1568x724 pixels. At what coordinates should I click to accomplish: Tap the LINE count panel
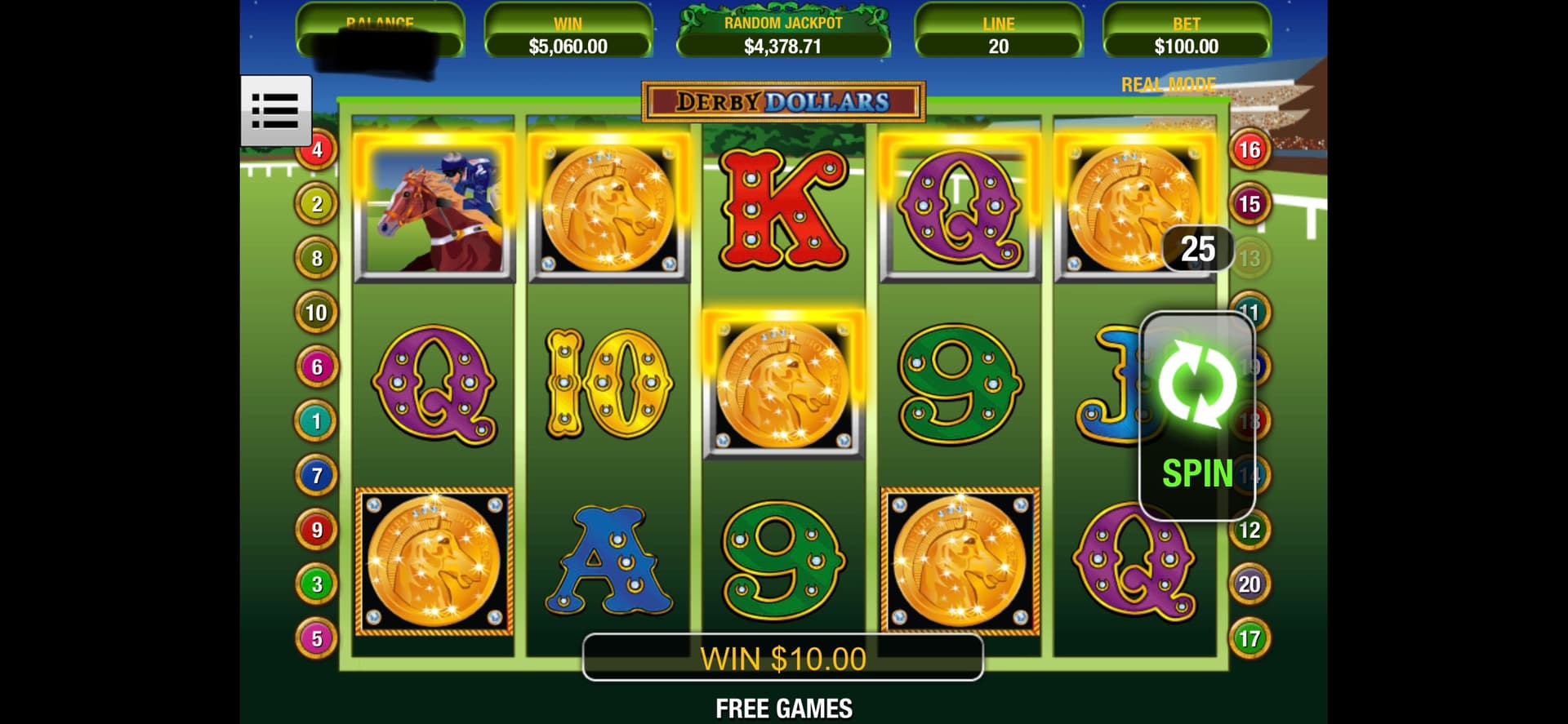point(998,37)
